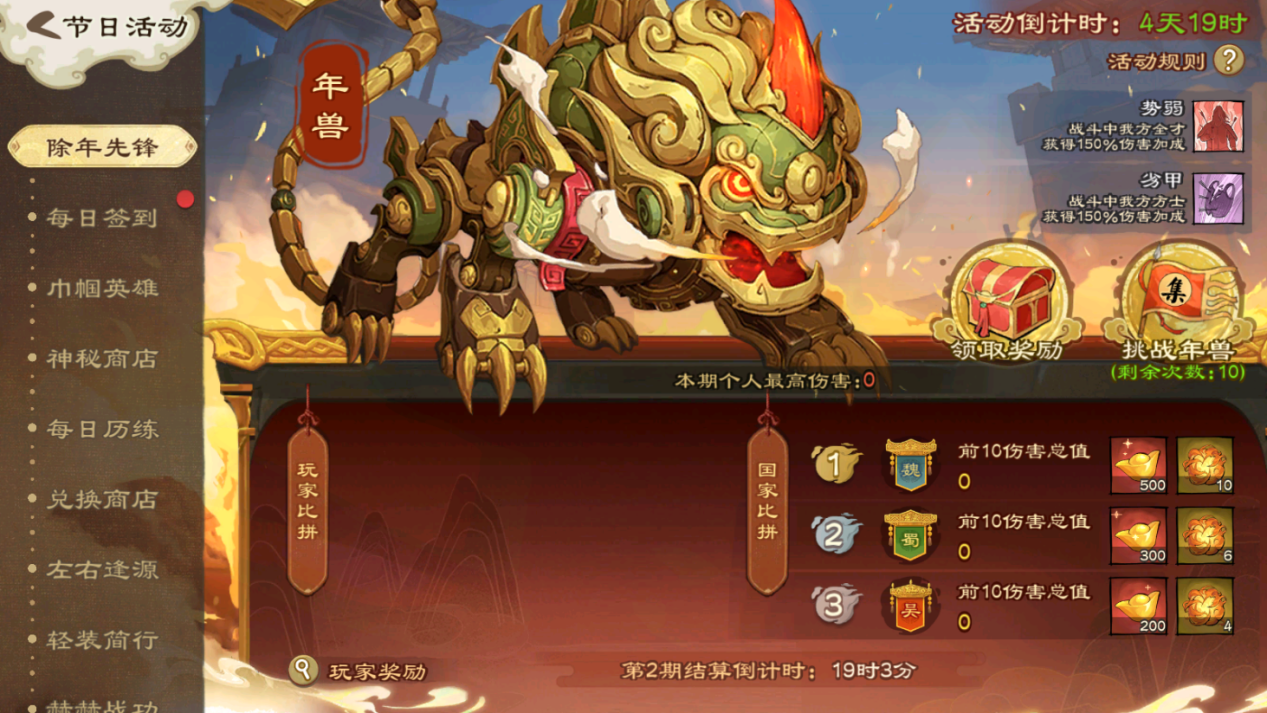Open the 兑换商店 exchange shop
1267x713 pixels.
[x=102, y=499]
